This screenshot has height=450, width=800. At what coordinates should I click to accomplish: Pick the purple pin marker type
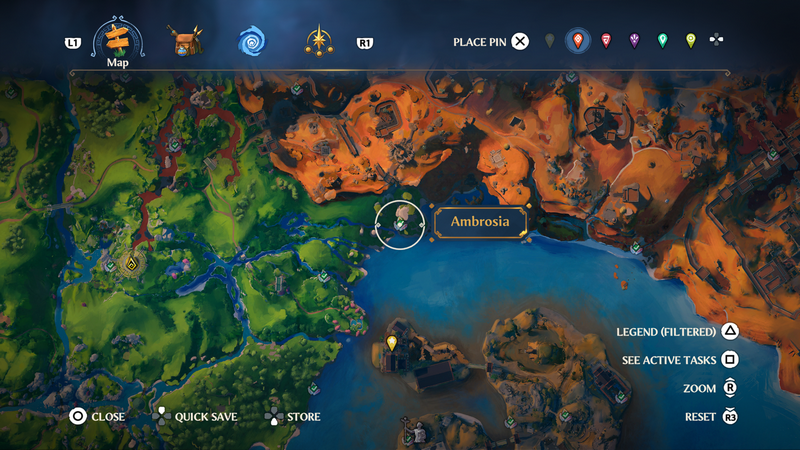point(634,41)
